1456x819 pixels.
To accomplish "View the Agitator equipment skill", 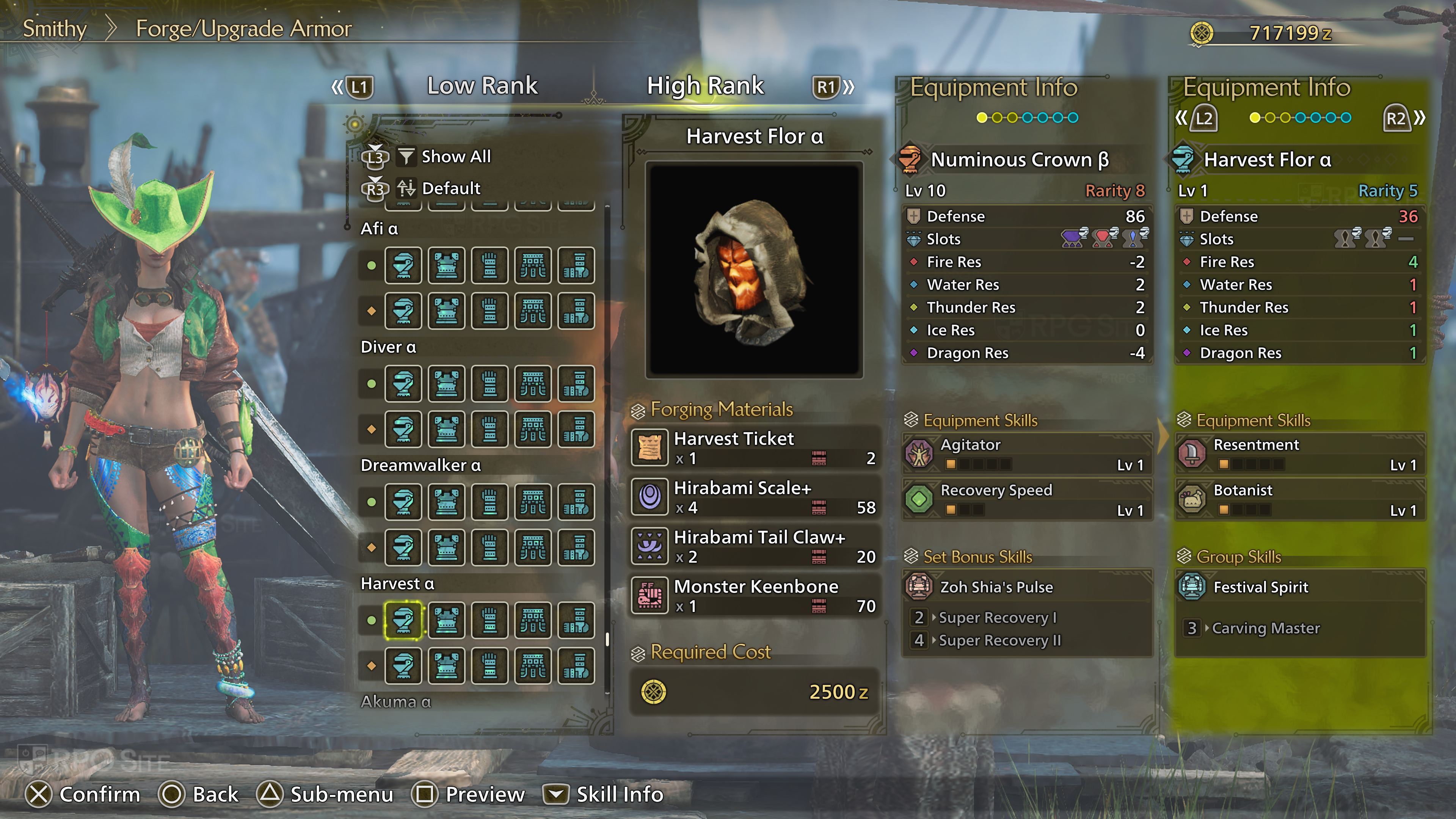I will click(x=1026, y=454).
